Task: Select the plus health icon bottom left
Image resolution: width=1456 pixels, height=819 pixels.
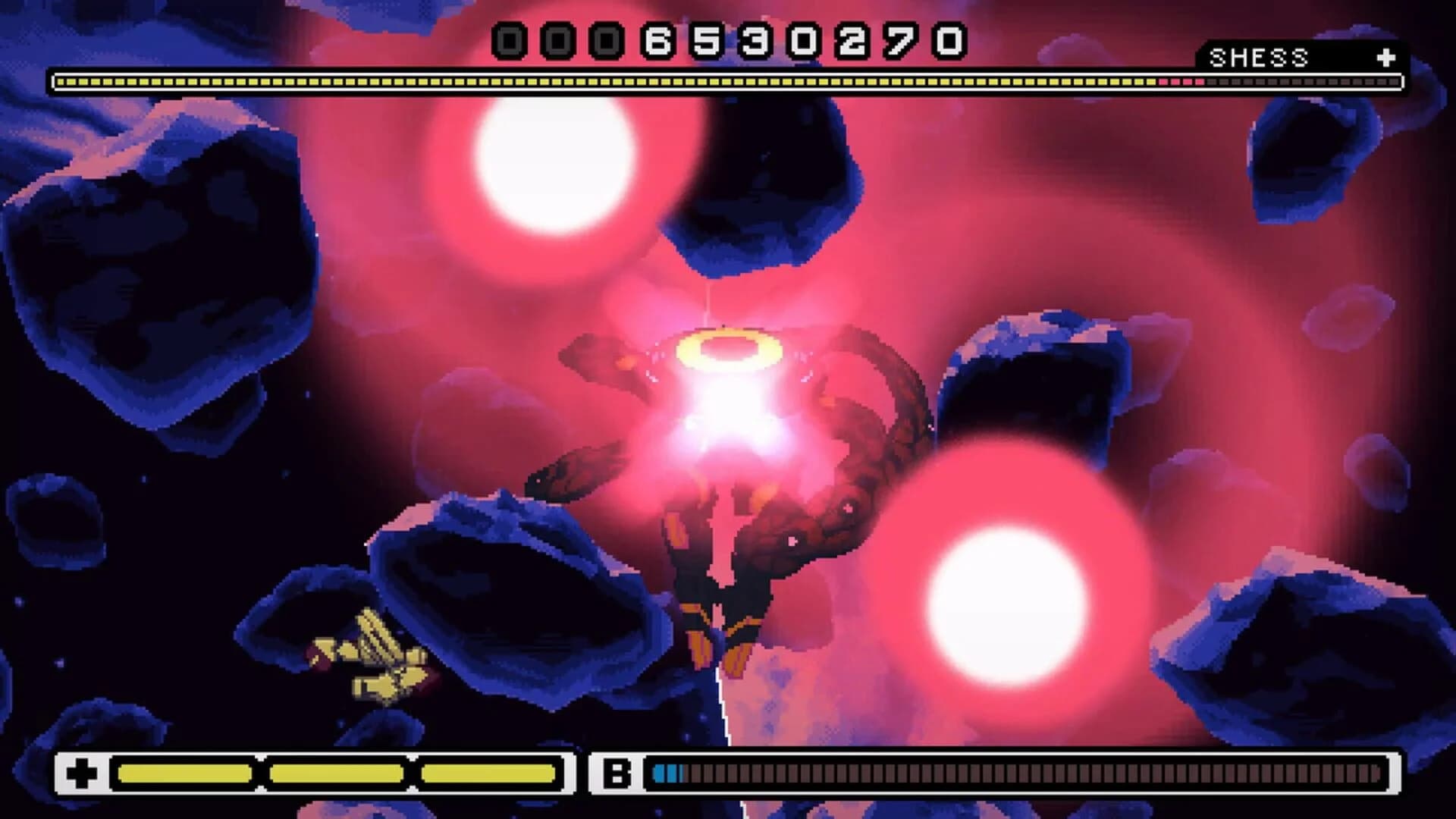Action: point(83,774)
